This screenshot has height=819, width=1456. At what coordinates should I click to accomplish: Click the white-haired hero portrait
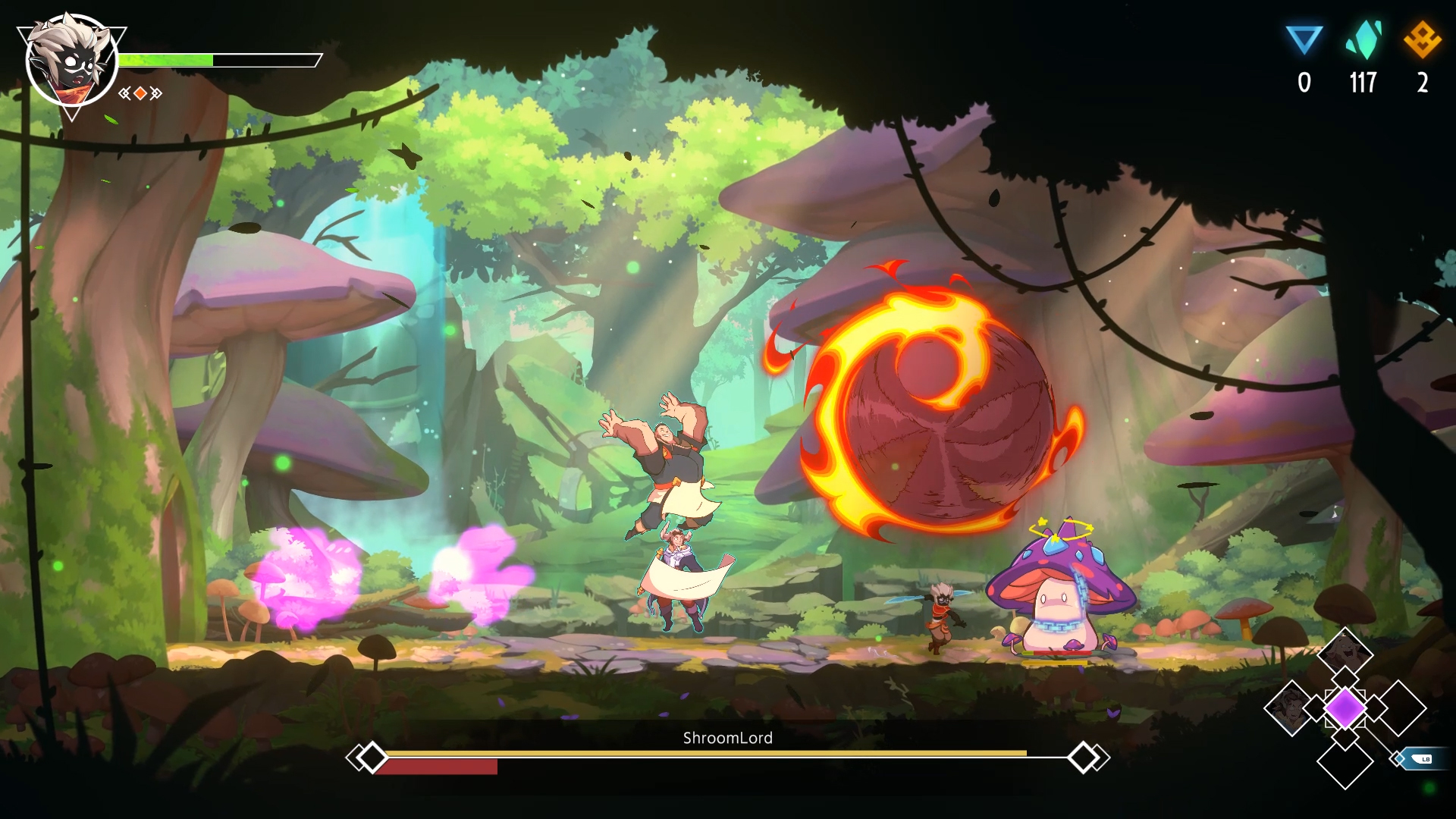pyautogui.click(x=71, y=61)
